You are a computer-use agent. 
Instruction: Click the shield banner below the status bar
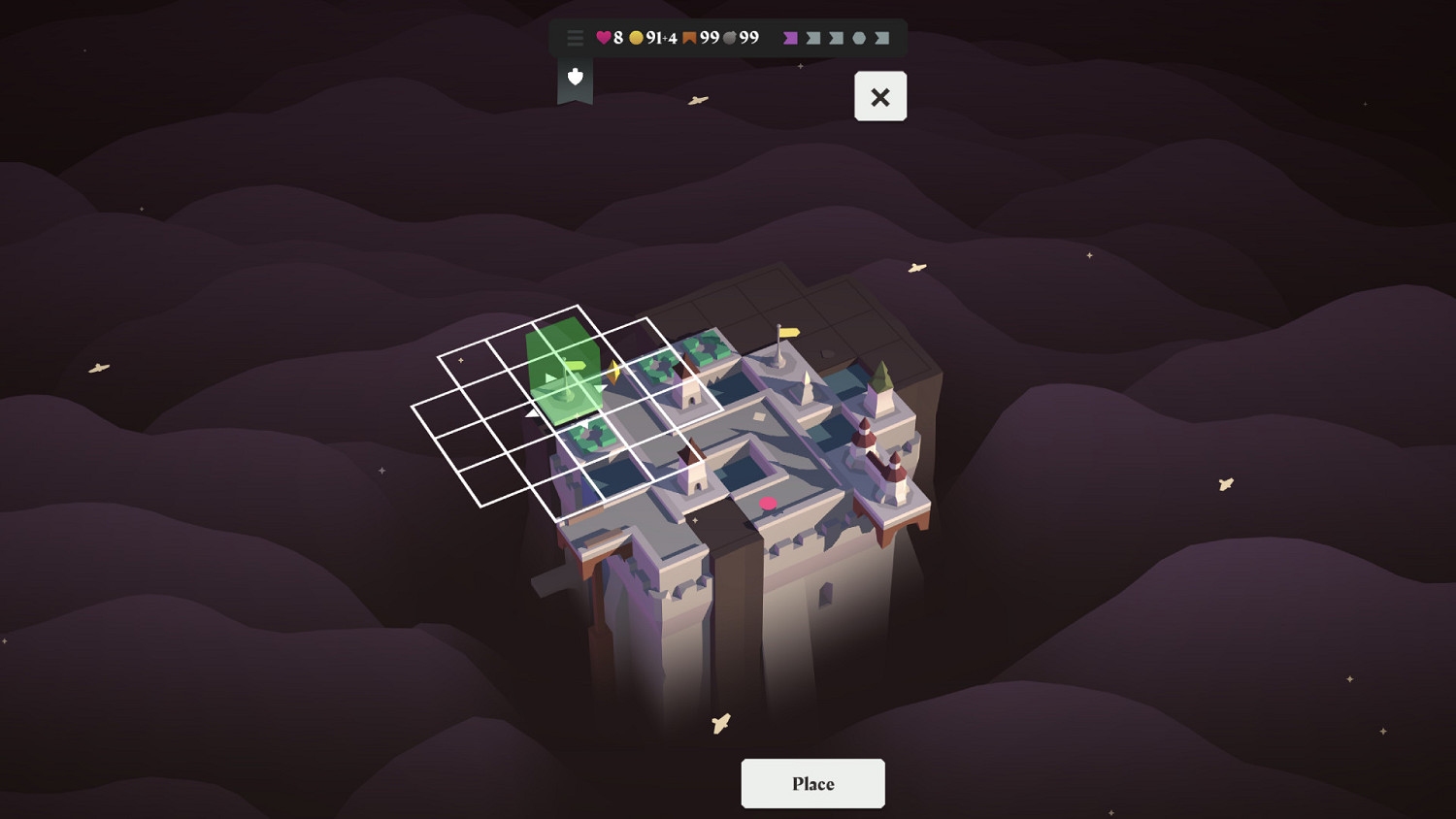[x=575, y=78]
